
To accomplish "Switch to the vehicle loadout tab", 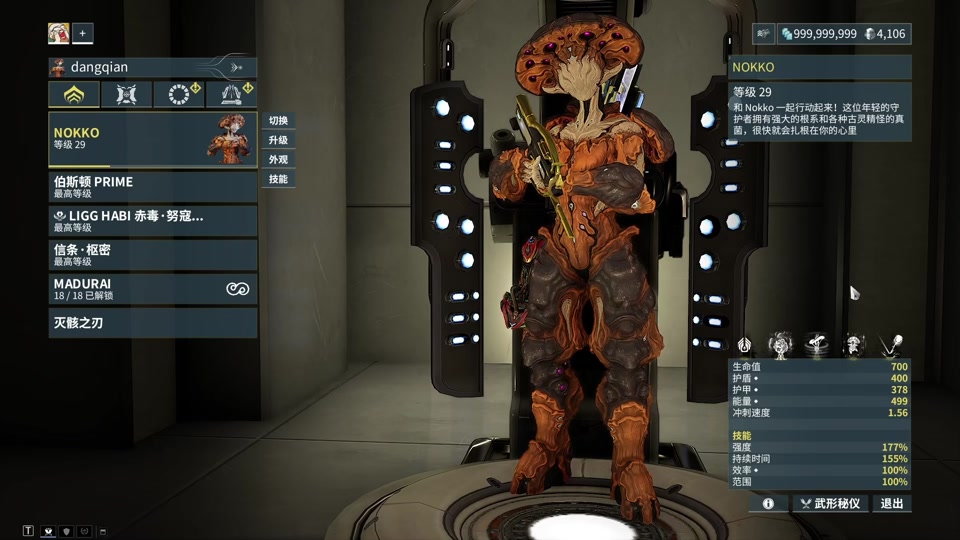I will click(231, 95).
